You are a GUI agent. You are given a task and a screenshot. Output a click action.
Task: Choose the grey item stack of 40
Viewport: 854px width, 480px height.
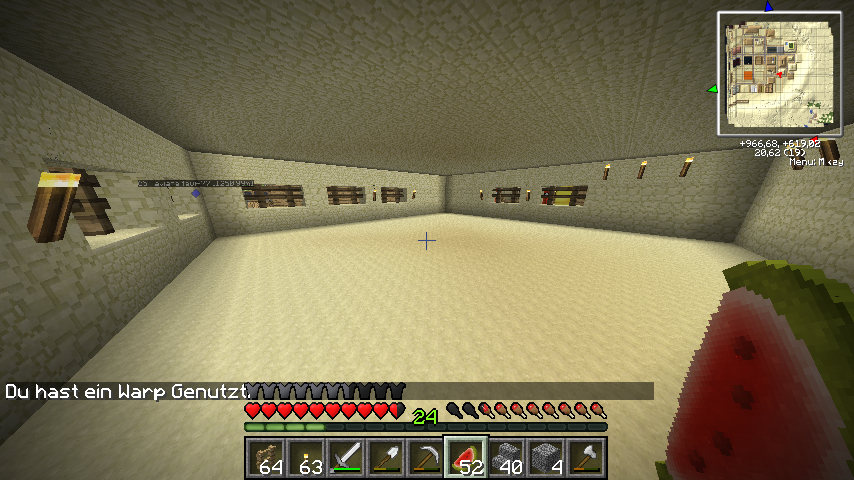tap(506, 457)
